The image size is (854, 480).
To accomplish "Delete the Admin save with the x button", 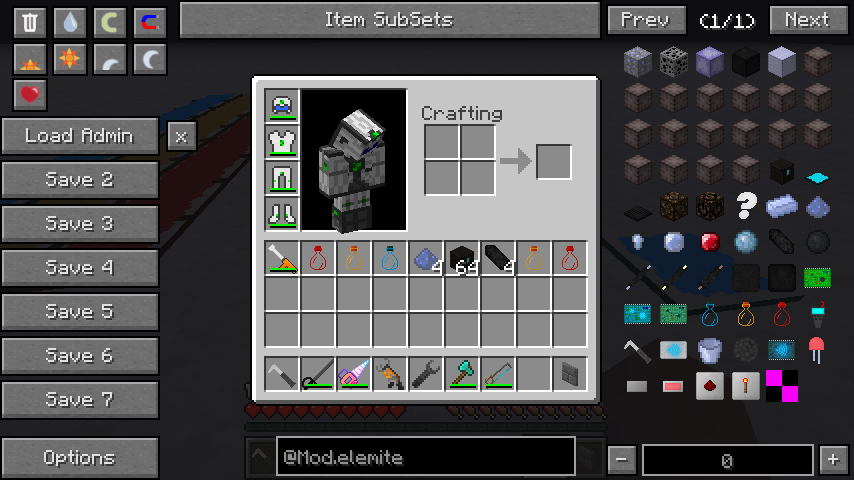I will click(x=180, y=136).
